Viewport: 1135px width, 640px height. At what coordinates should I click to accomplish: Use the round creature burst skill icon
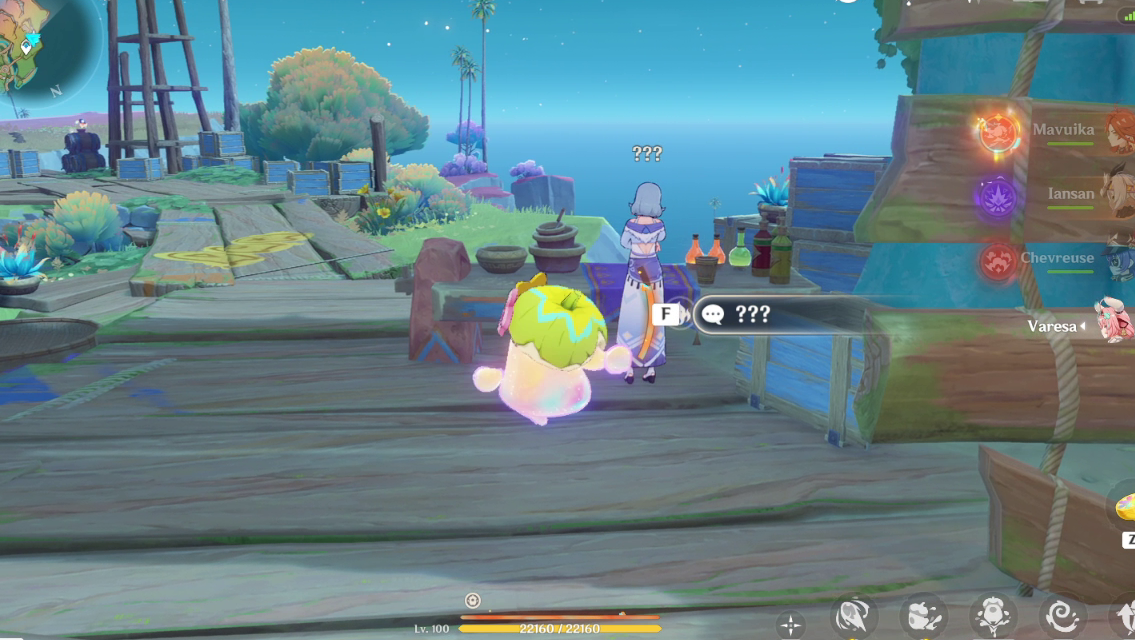993,617
